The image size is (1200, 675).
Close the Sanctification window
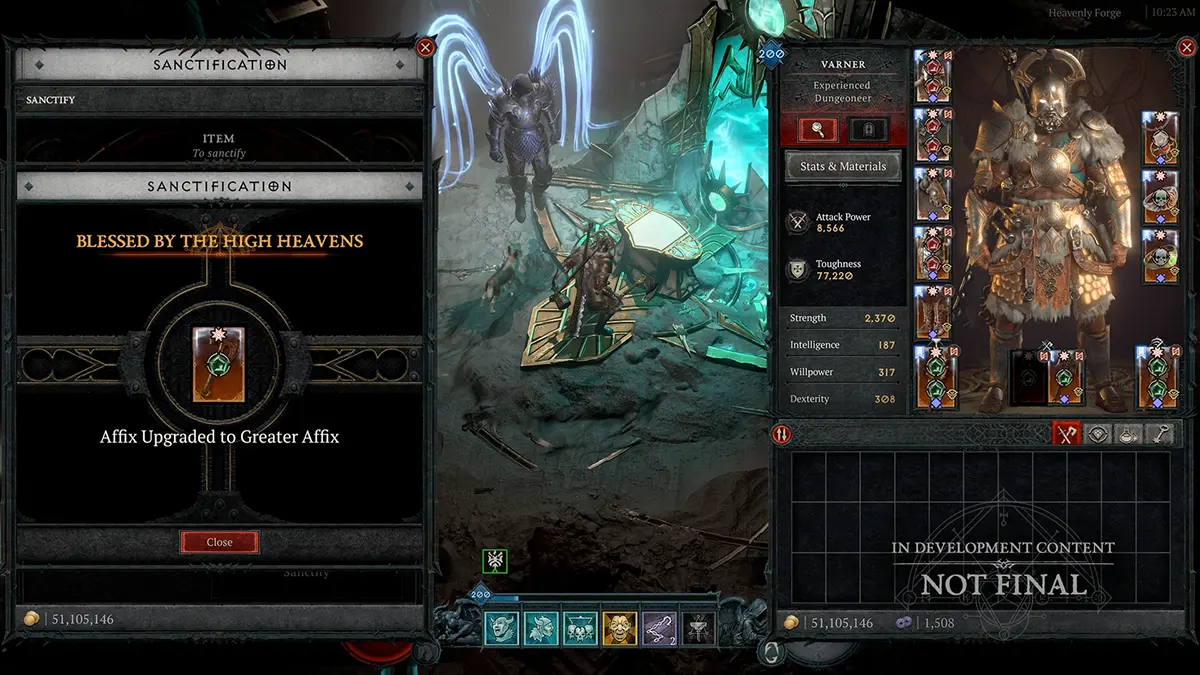pos(425,47)
